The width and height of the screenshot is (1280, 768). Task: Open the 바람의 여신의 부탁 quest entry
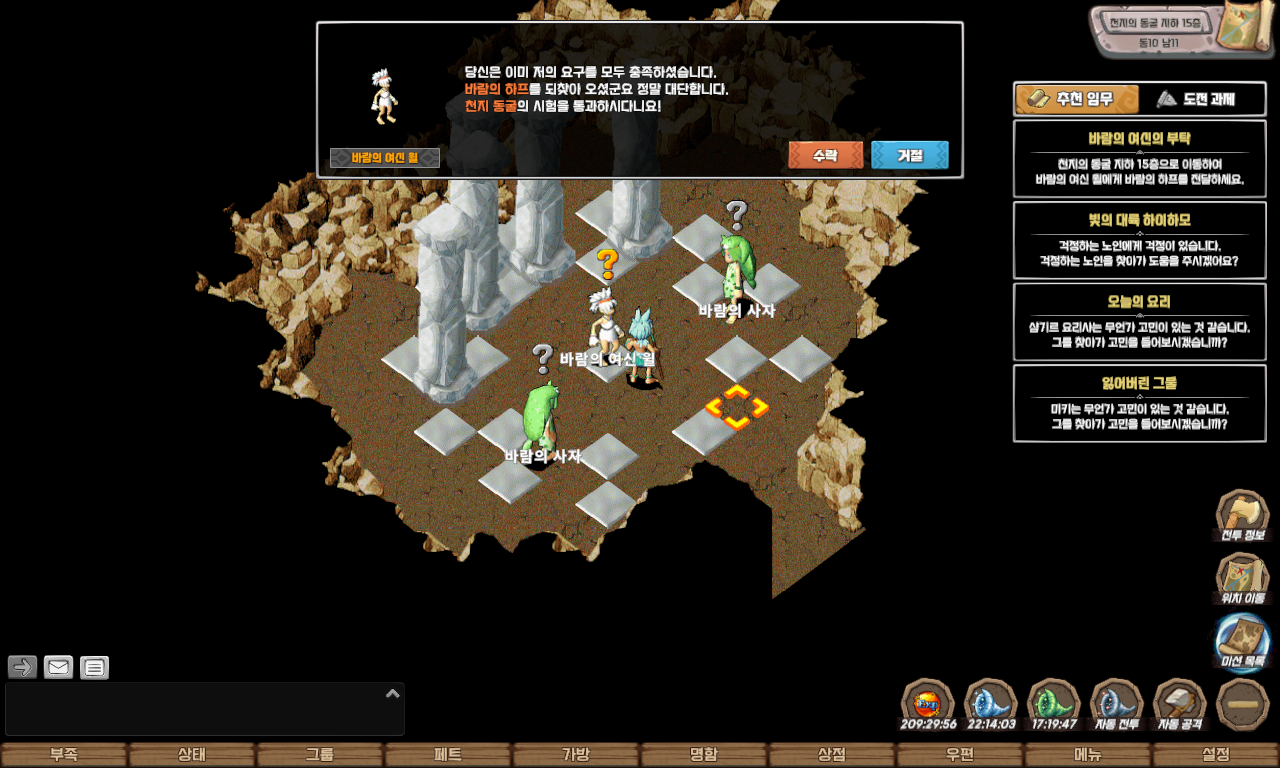[1139, 158]
